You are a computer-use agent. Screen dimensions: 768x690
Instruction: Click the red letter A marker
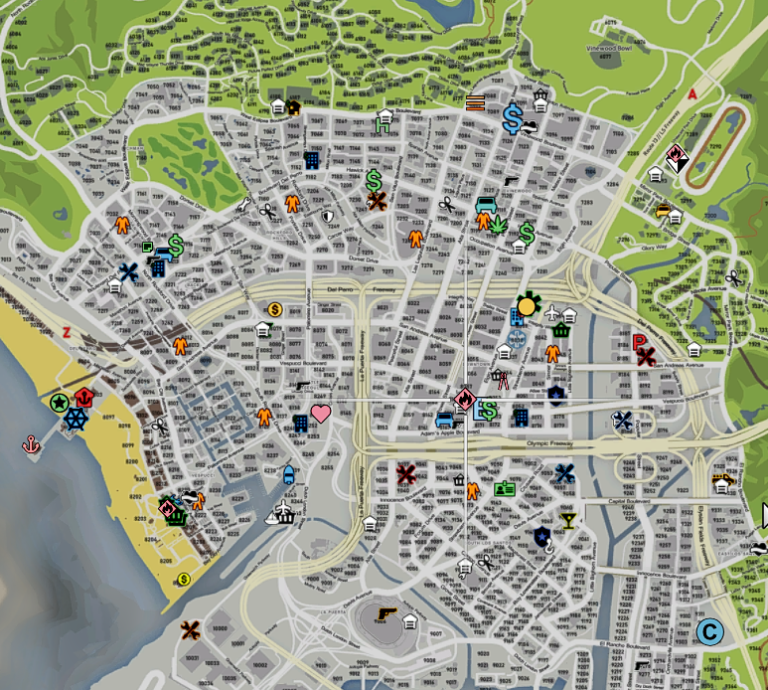pos(691,95)
